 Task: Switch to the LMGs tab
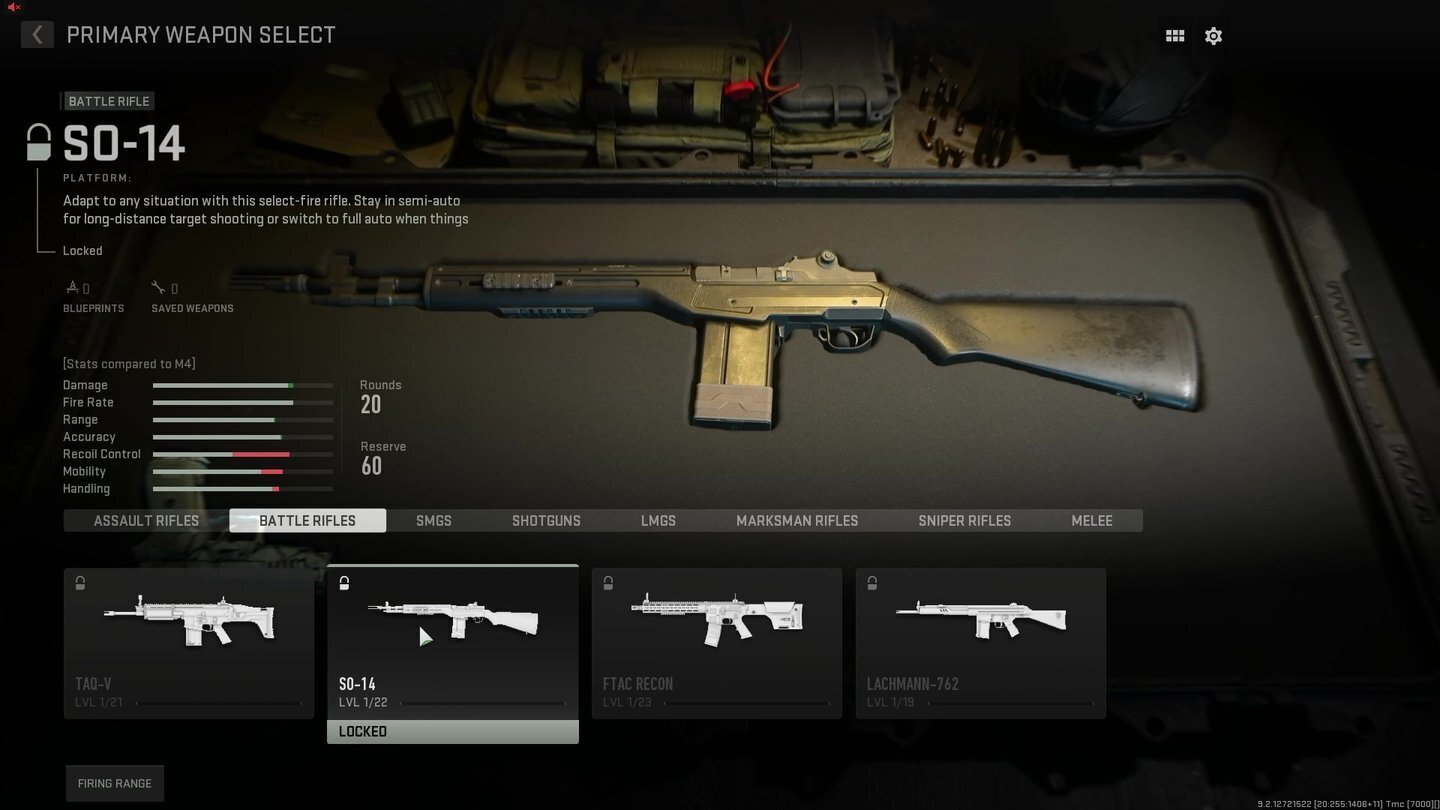click(658, 520)
